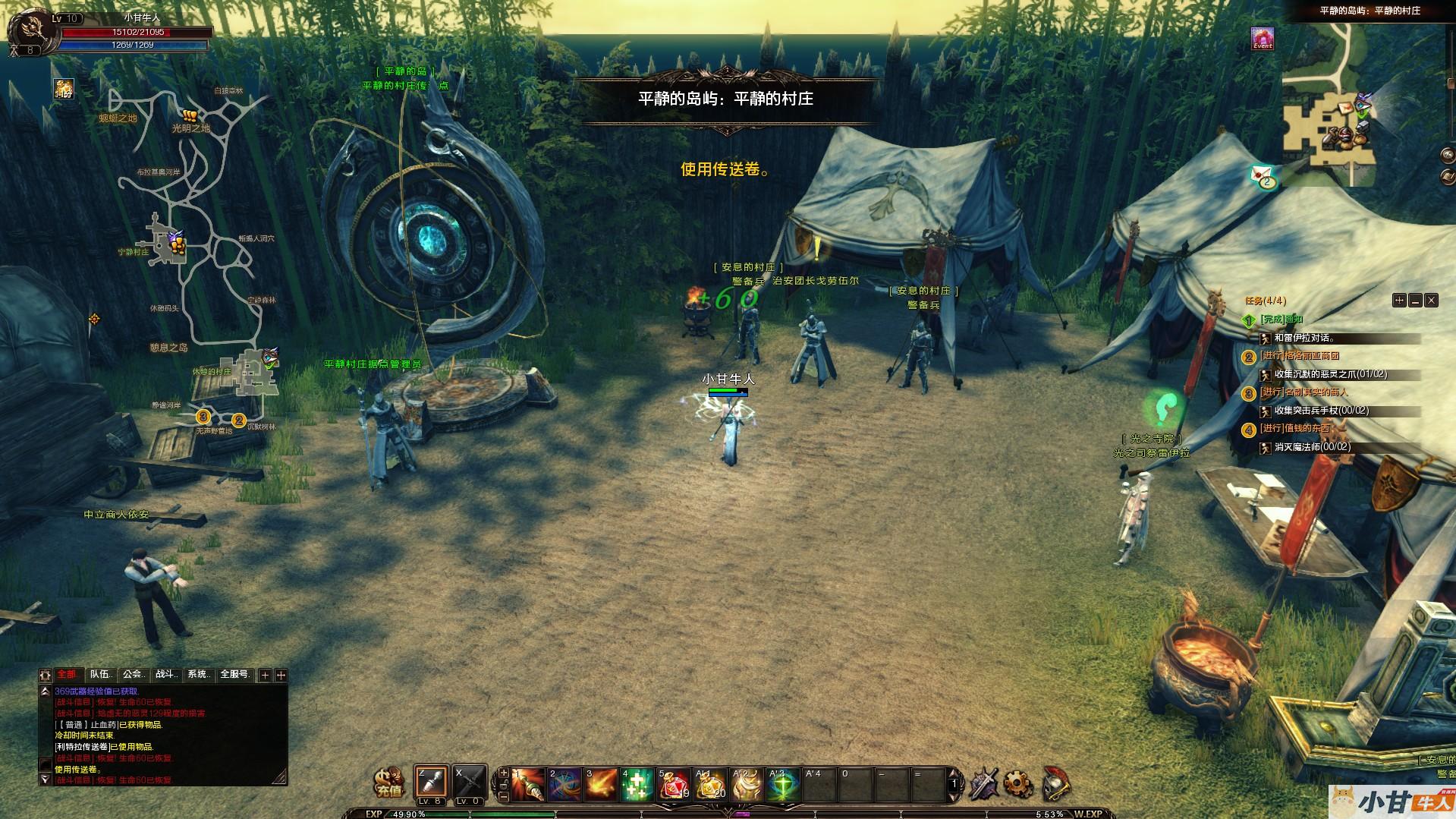
Task: Activate the green healing crosses skill
Action: coord(637,785)
